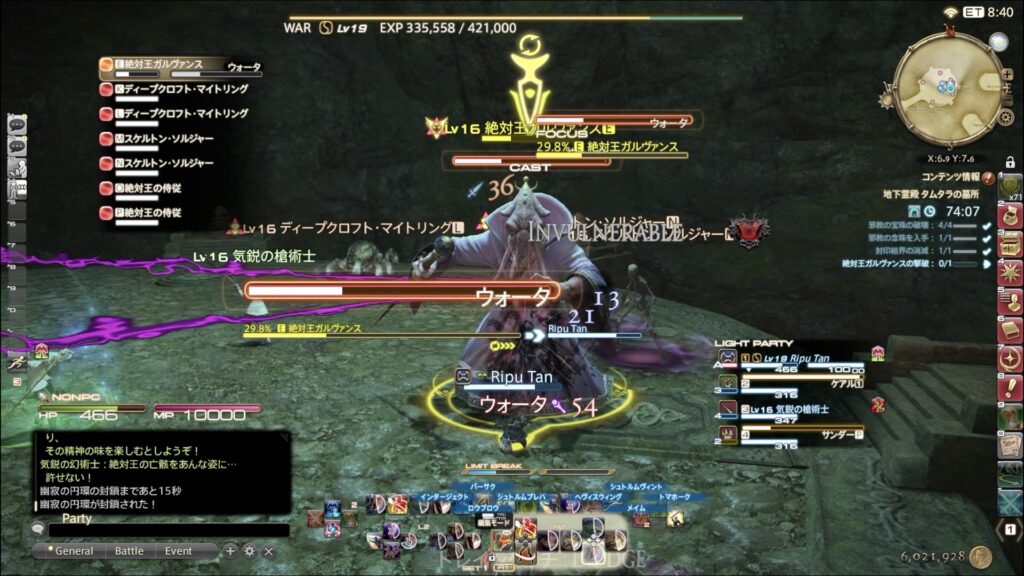The height and width of the screenshot is (576, 1024).
Task: Select the last 絶対王の侍従 enemy entry
Action: pos(159,212)
